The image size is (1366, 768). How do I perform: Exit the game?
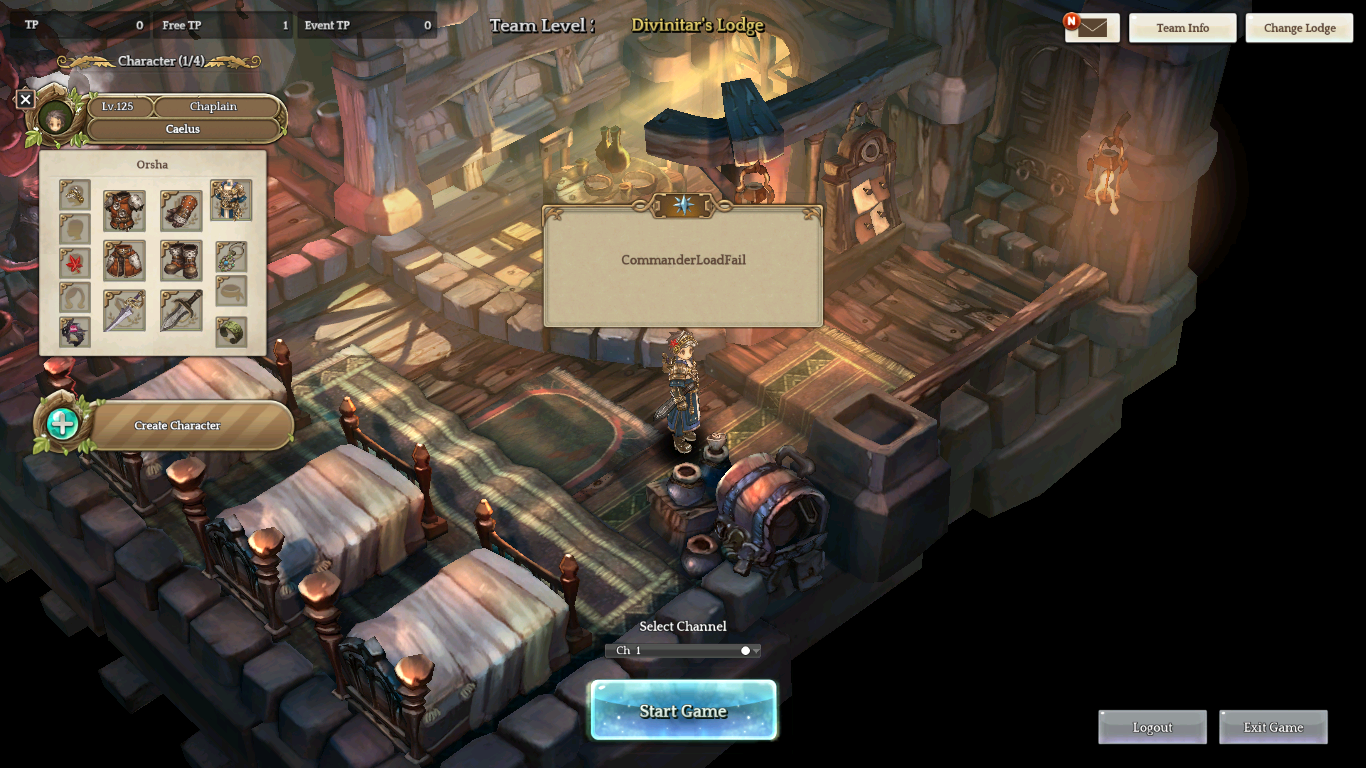point(1273,727)
